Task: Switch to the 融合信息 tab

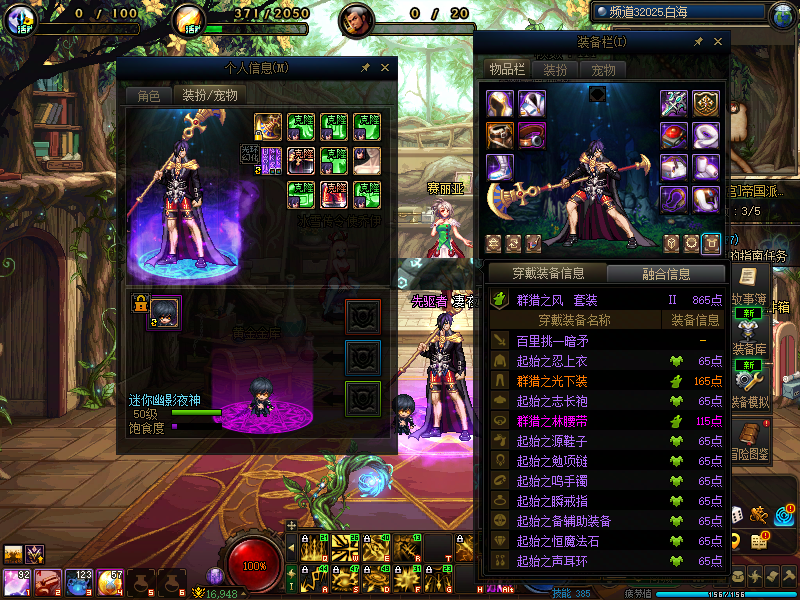Action: pyautogui.click(x=665, y=273)
